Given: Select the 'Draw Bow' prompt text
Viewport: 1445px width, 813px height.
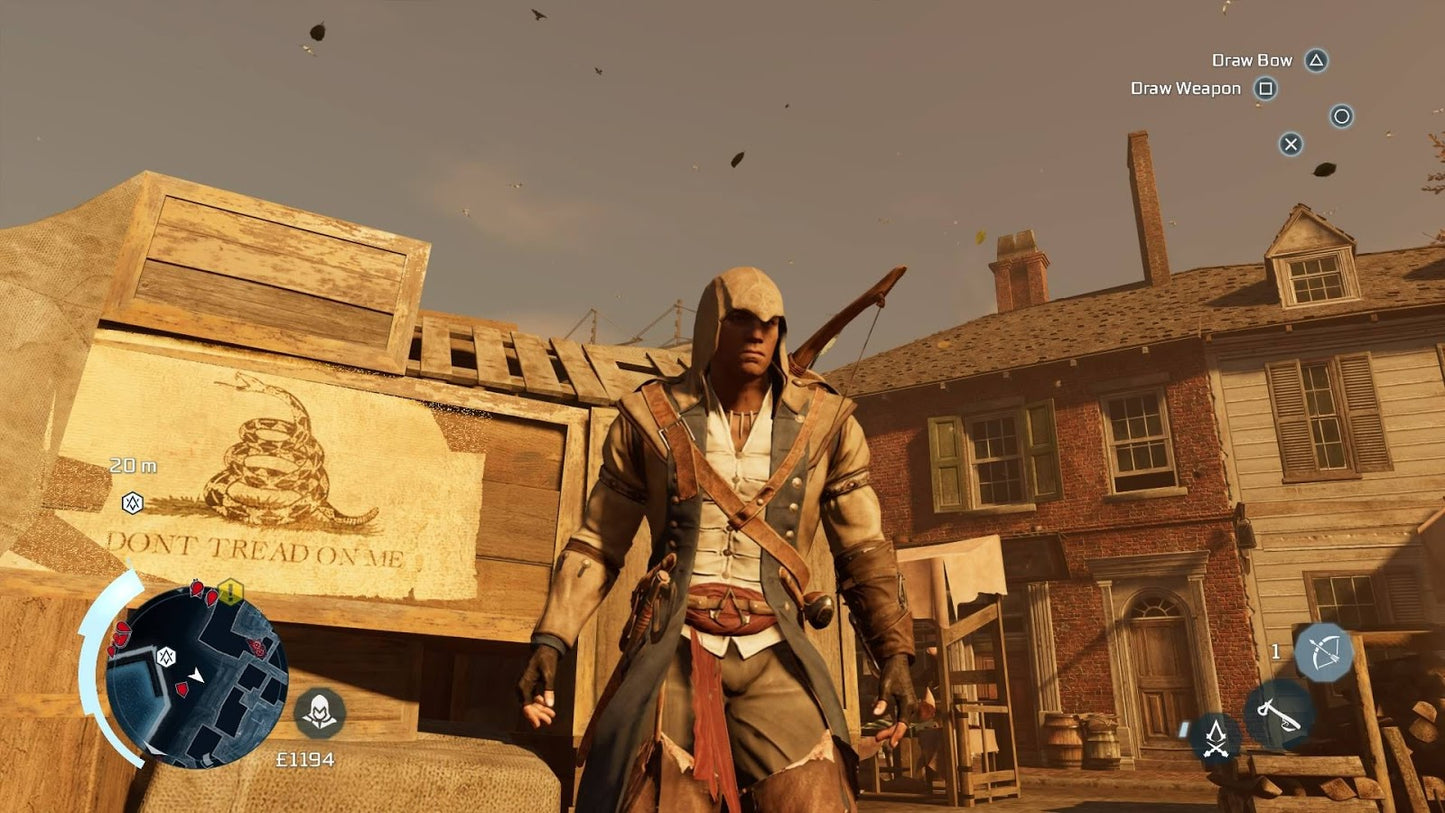Looking at the screenshot, I should (x=1252, y=60).
